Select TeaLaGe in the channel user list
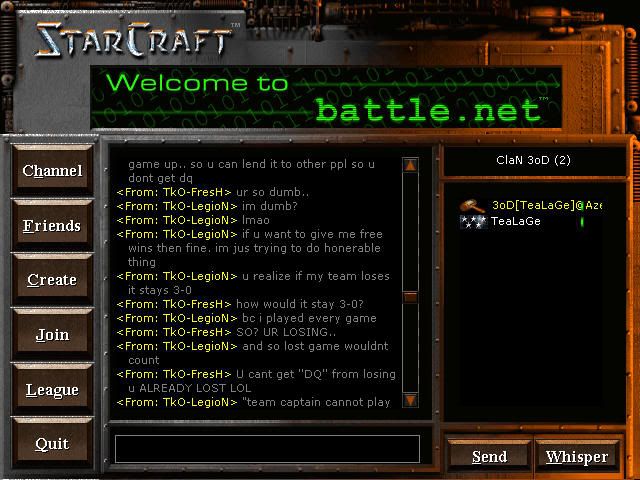This screenshot has height=480, width=640. click(x=515, y=221)
